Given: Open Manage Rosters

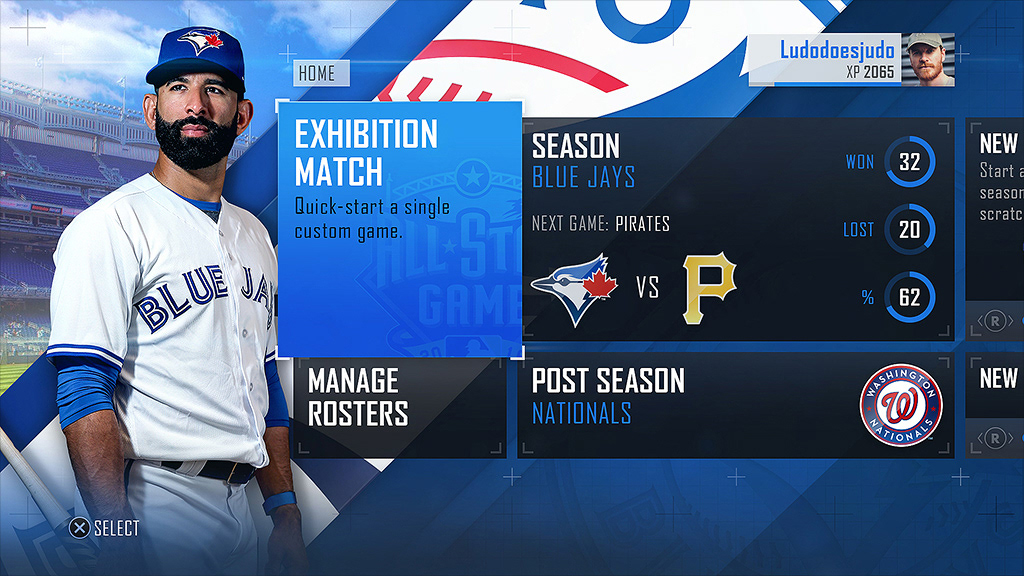Looking at the screenshot, I should 400,405.
